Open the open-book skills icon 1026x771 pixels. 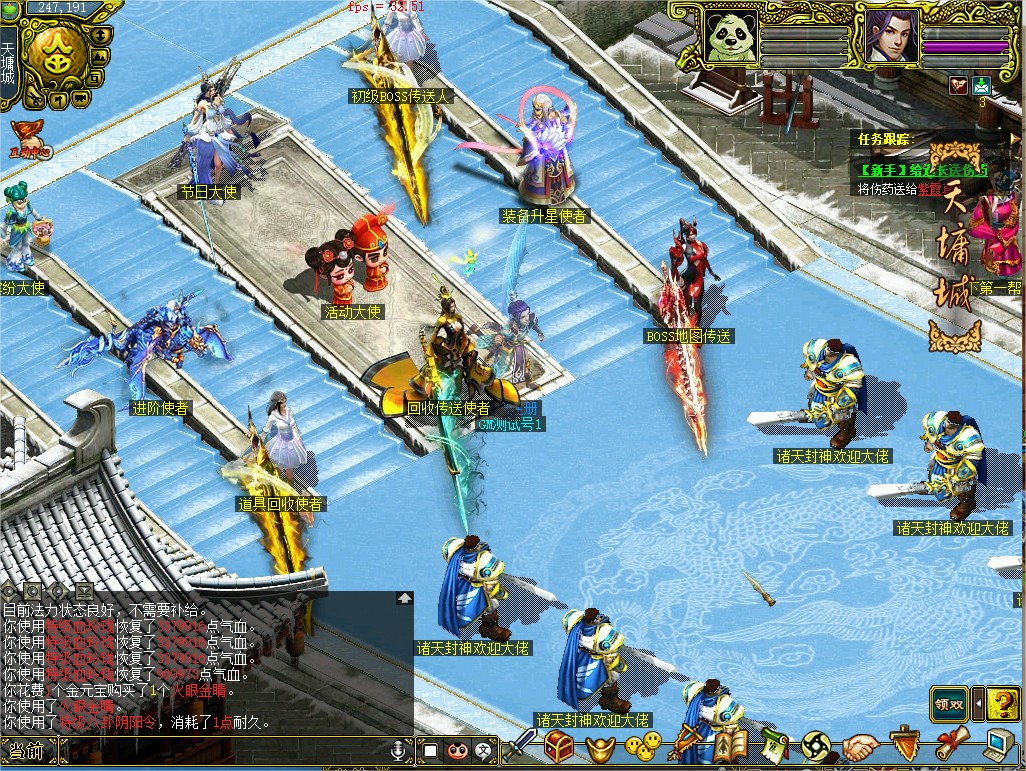(728, 746)
